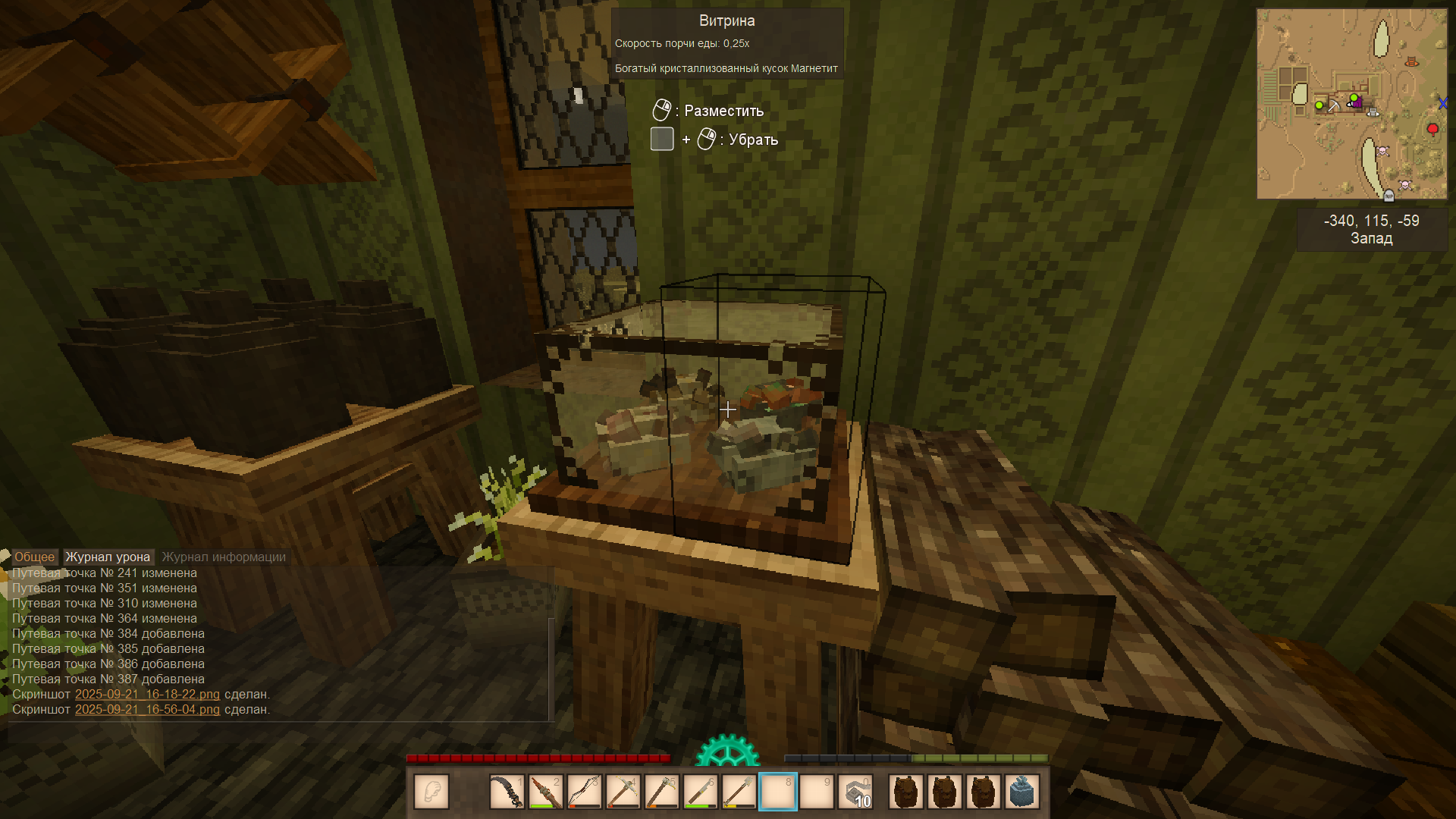Click the blue-gray bag slot

[1021, 792]
